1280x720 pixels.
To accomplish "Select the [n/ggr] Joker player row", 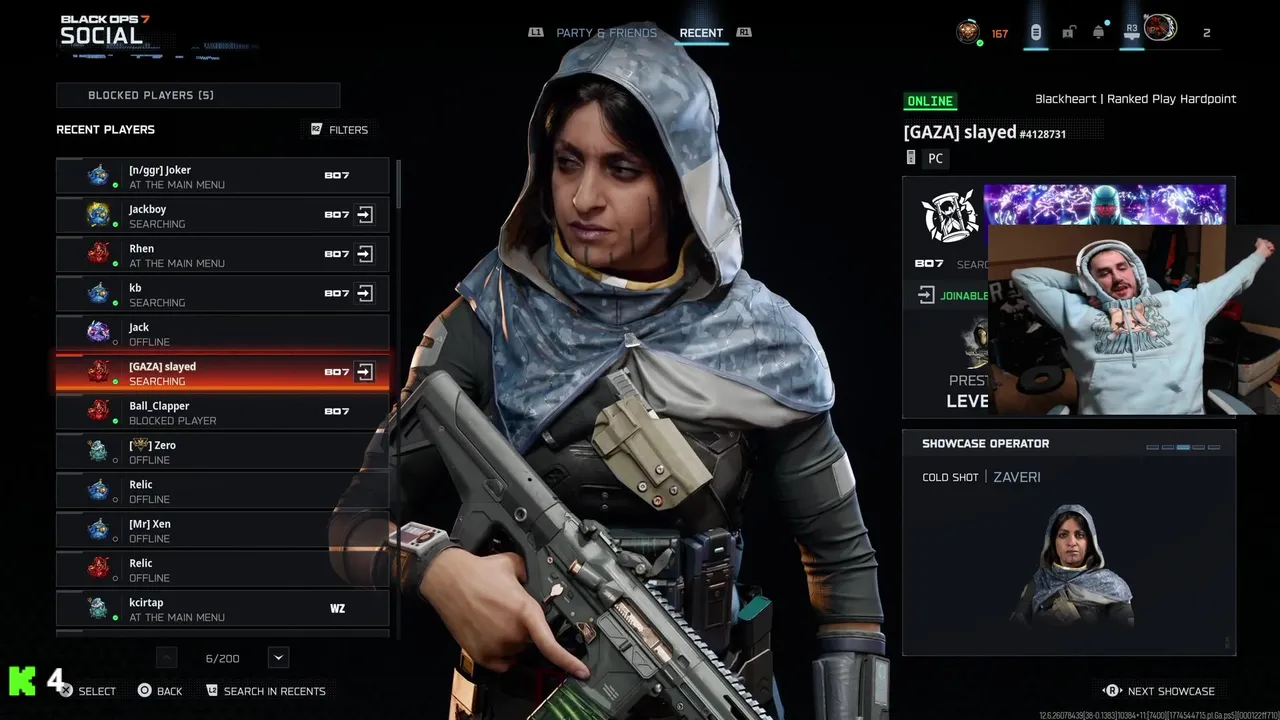I will [x=222, y=176].
